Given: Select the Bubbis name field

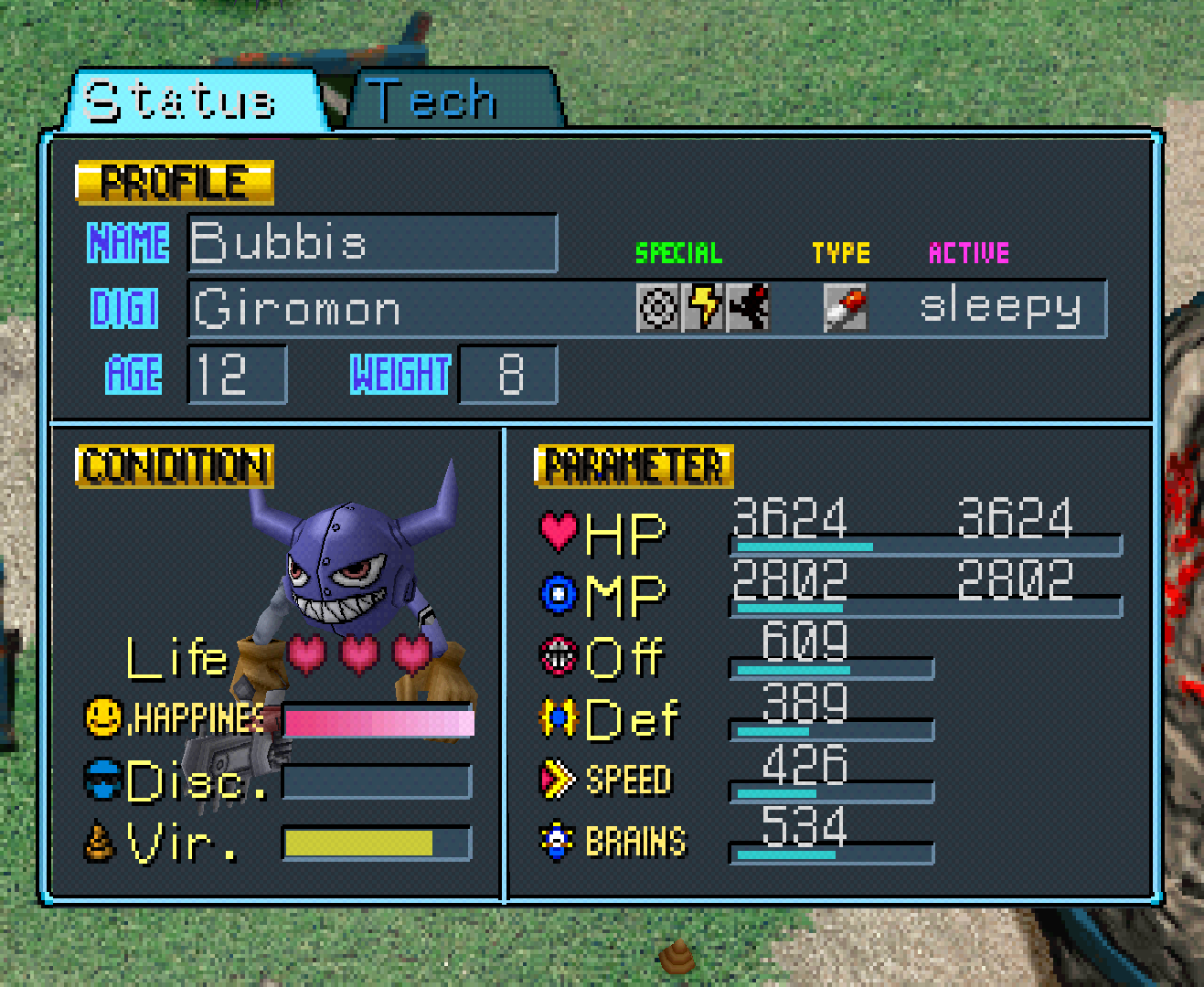Looking at the screenshot, I should (372, 243).
